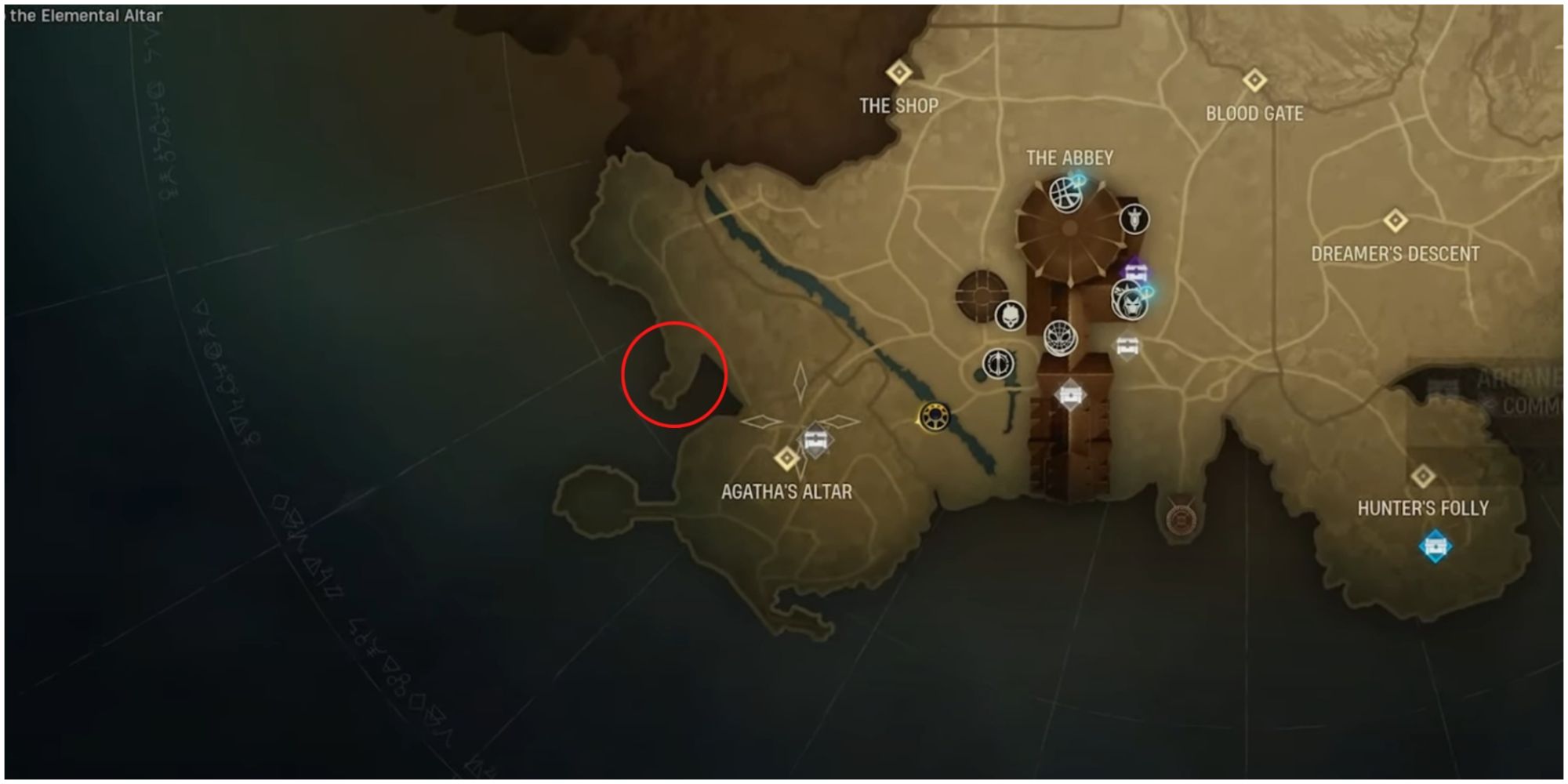The image size is (1568, 784).
Task: Click the THE ABBEY location label
Action: [1072, 157]
